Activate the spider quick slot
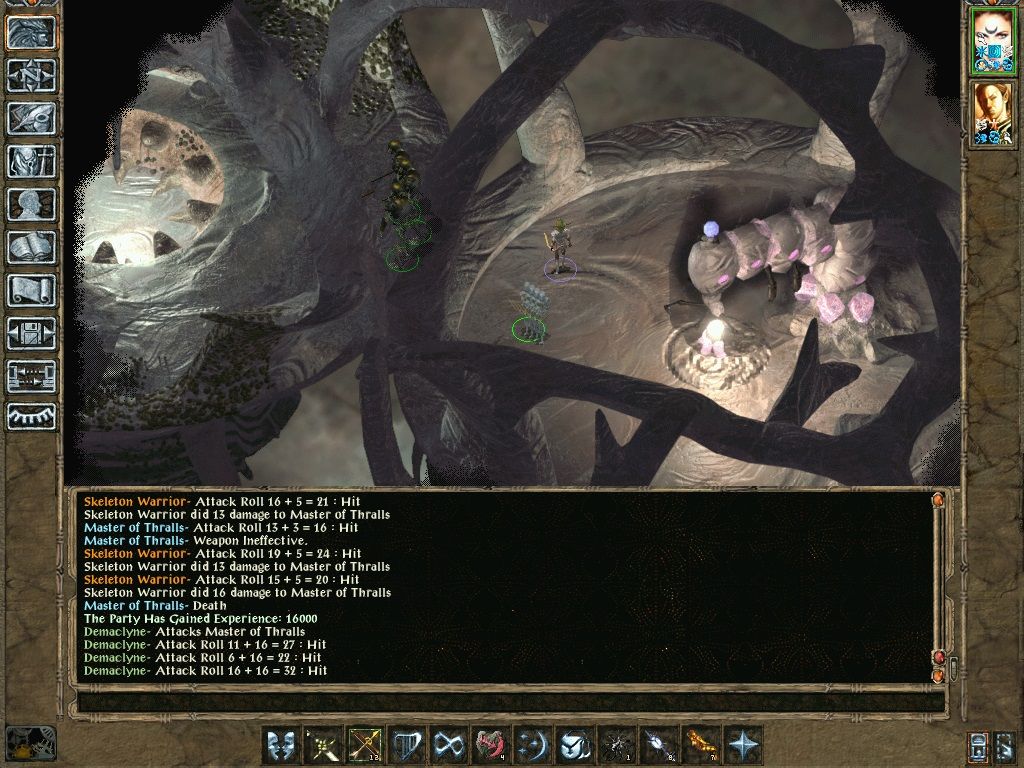Screen dimensions: 1024x768 tap(616, 745)
